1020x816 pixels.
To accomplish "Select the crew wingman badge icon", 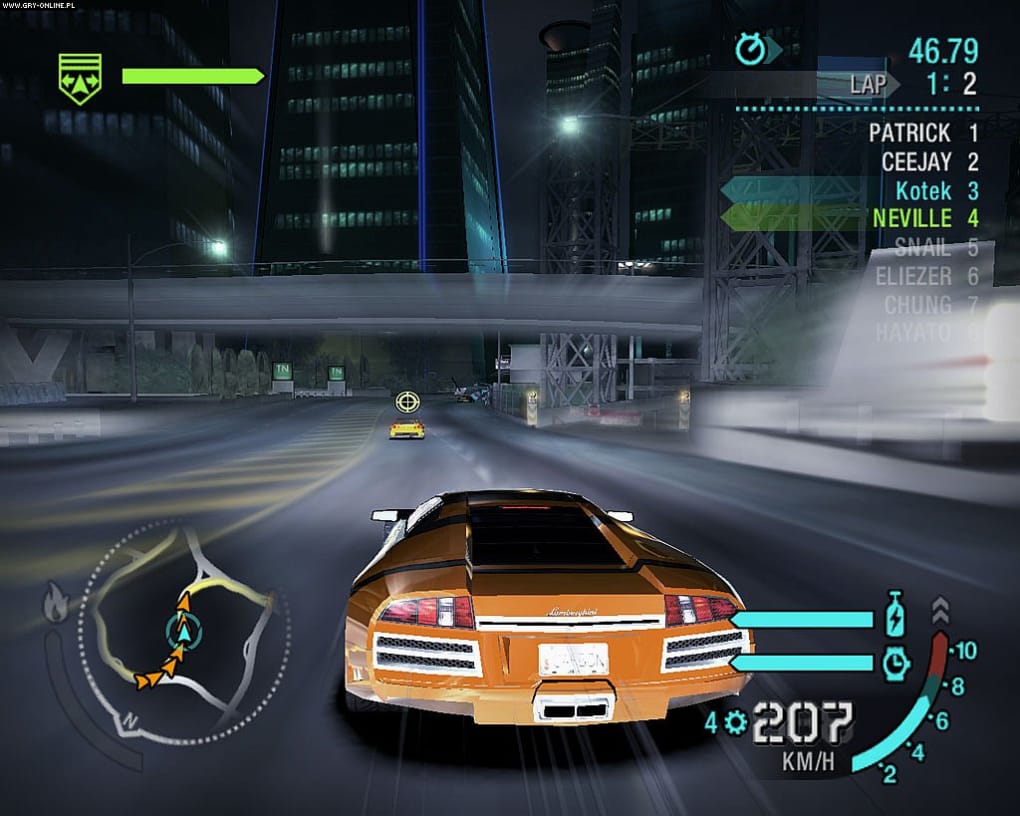I will (x=80, y=78).
